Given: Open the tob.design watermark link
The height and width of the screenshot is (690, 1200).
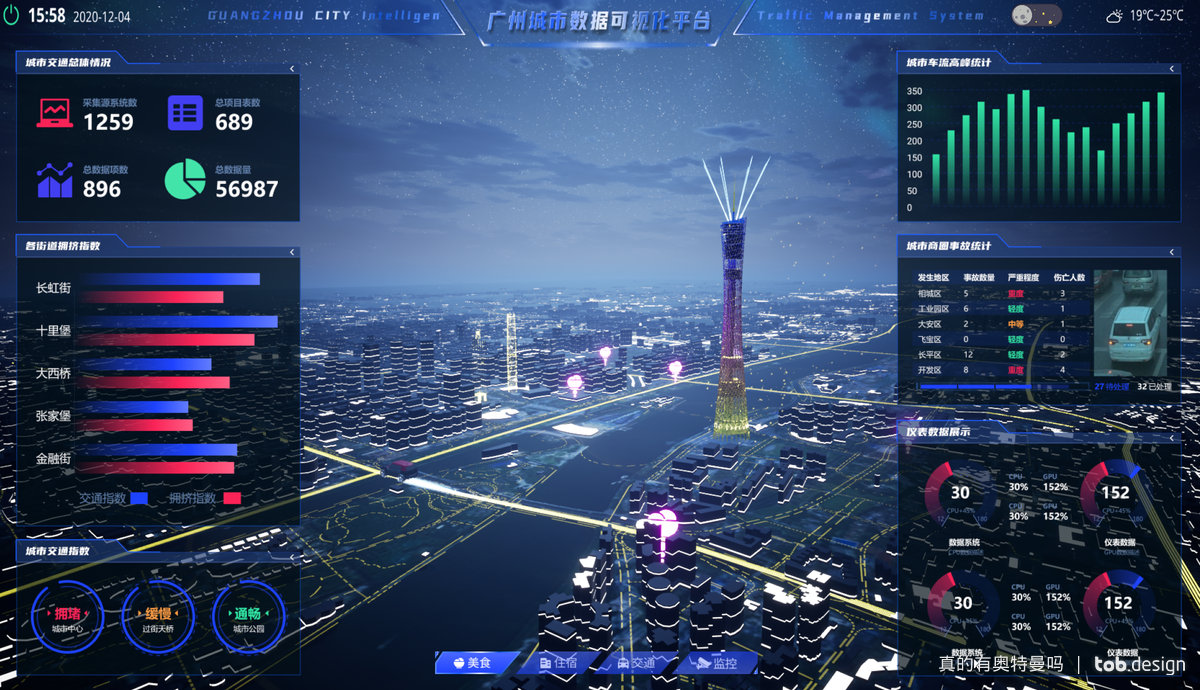Looking at the screenshot, I should 1139,663.
